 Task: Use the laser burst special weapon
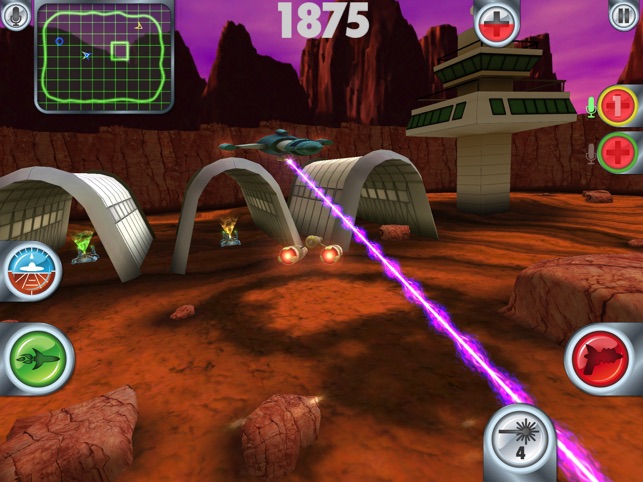tap(520, 440)
